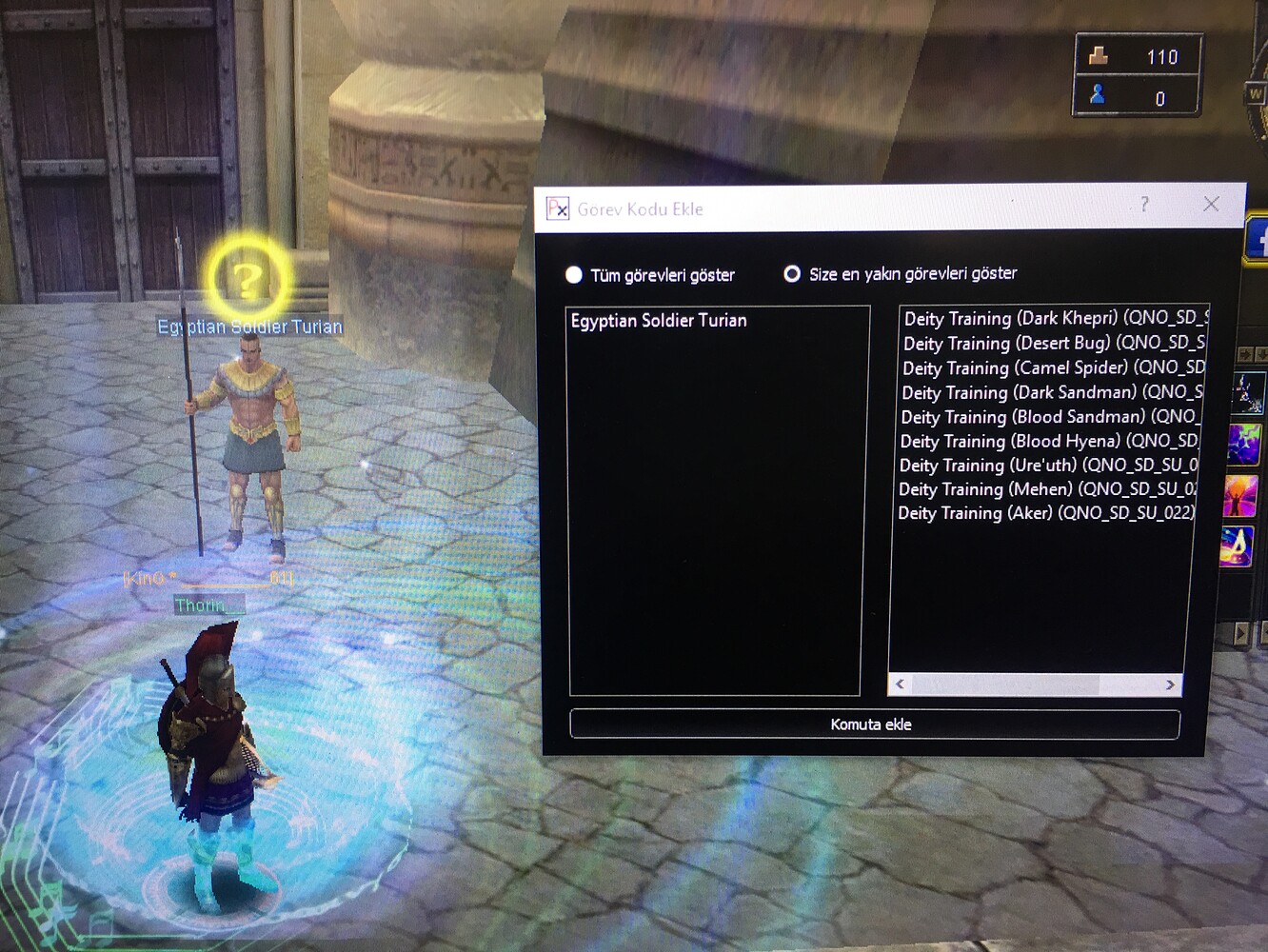1268x952 pixels.
Task: Pick Deity Training (Blood Sandman) quest
Action: click(x=1047, y=417)
